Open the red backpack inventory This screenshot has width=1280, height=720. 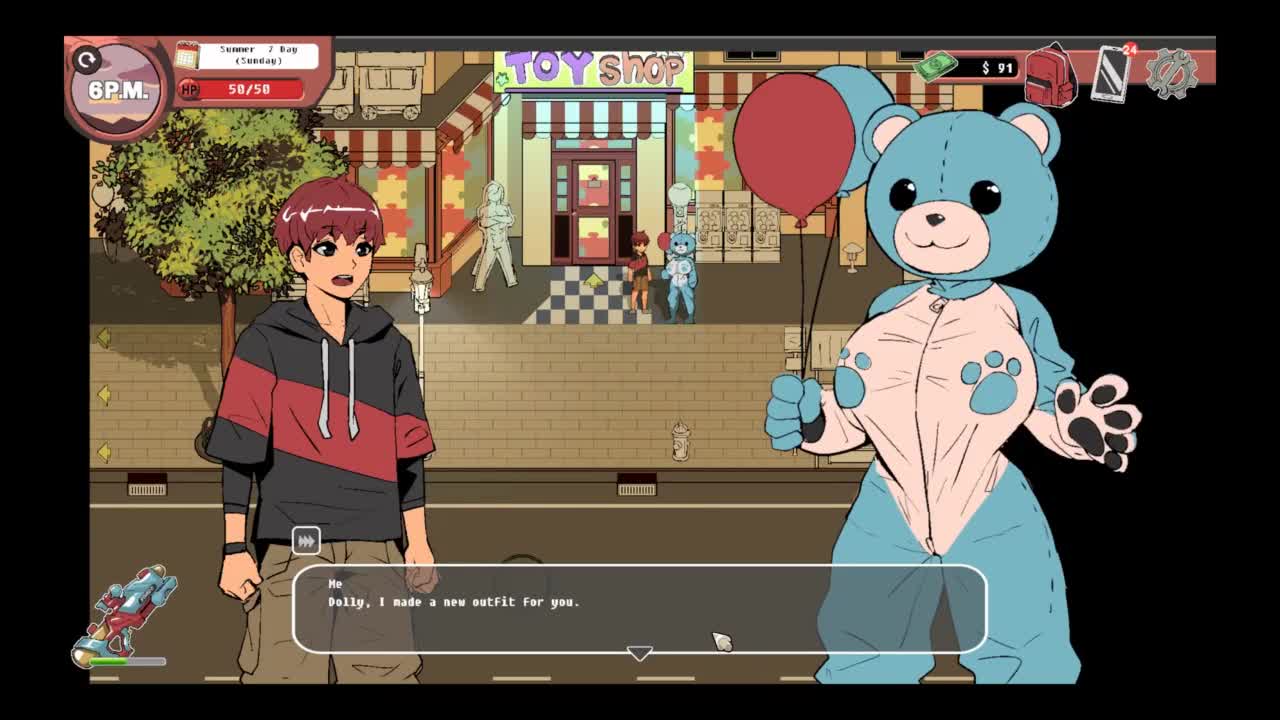[1049, 73]
